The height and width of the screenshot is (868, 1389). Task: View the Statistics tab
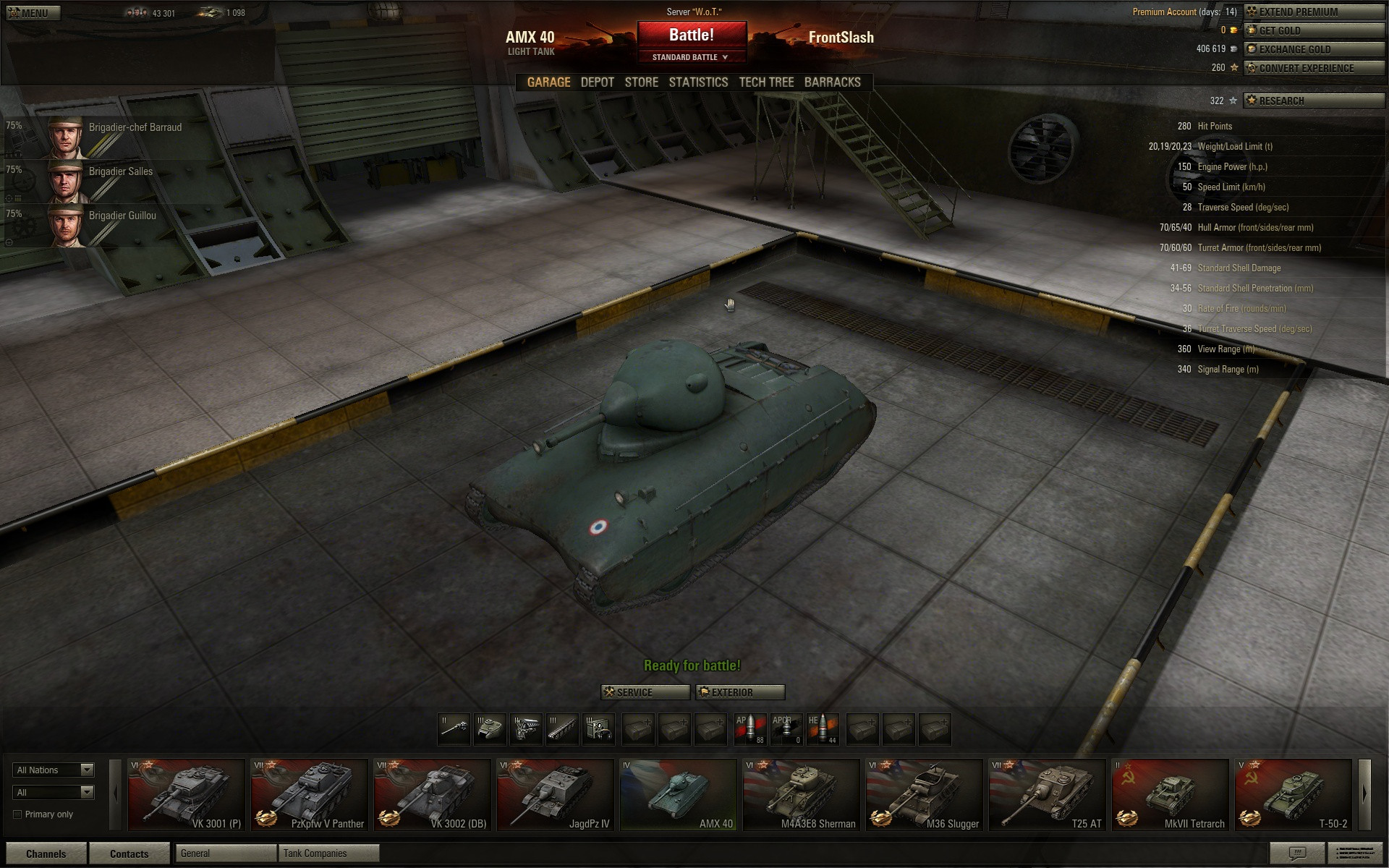(698, 82)
